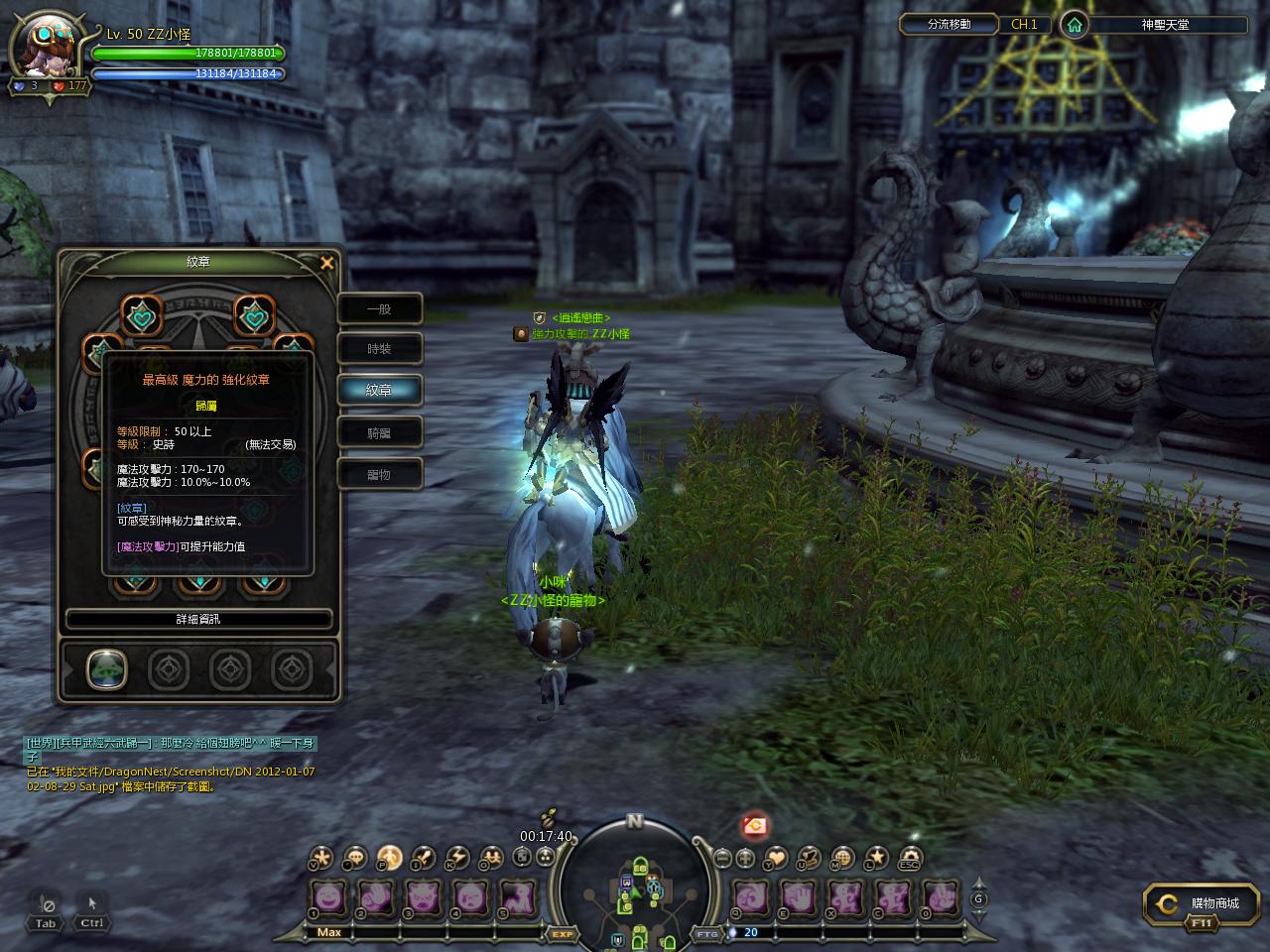Open the 寵物 pet tab
Viewport: 1270px width, 952px height.
380,474
